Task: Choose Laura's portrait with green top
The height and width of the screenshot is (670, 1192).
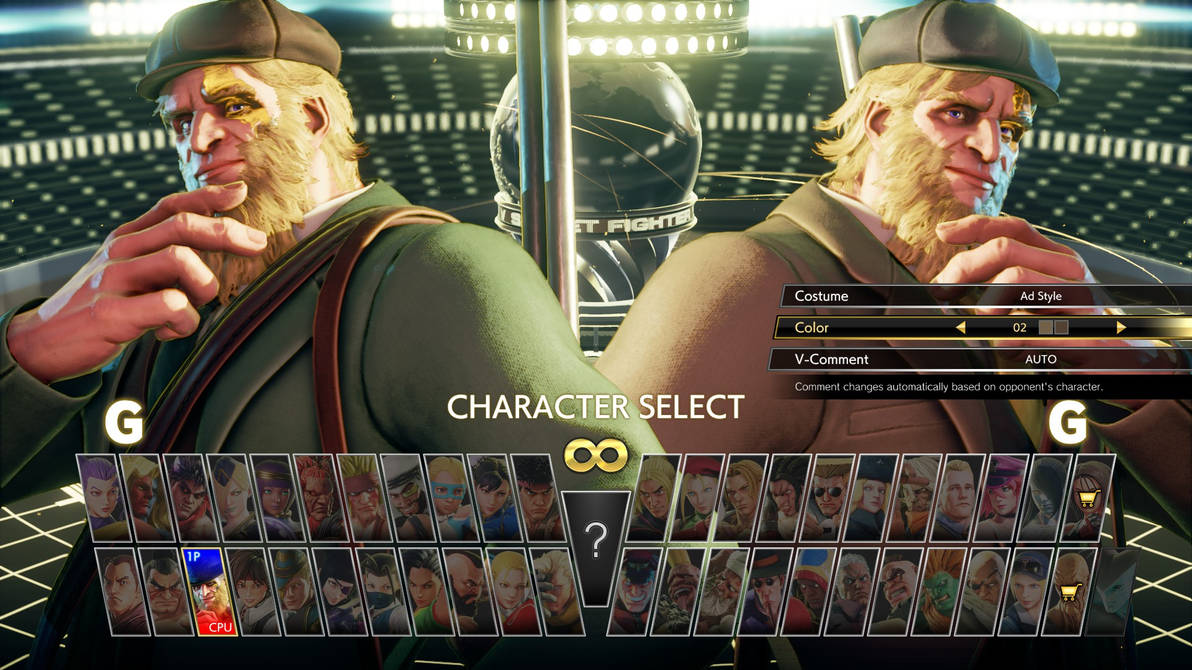Action: click(x=425, y=591)
